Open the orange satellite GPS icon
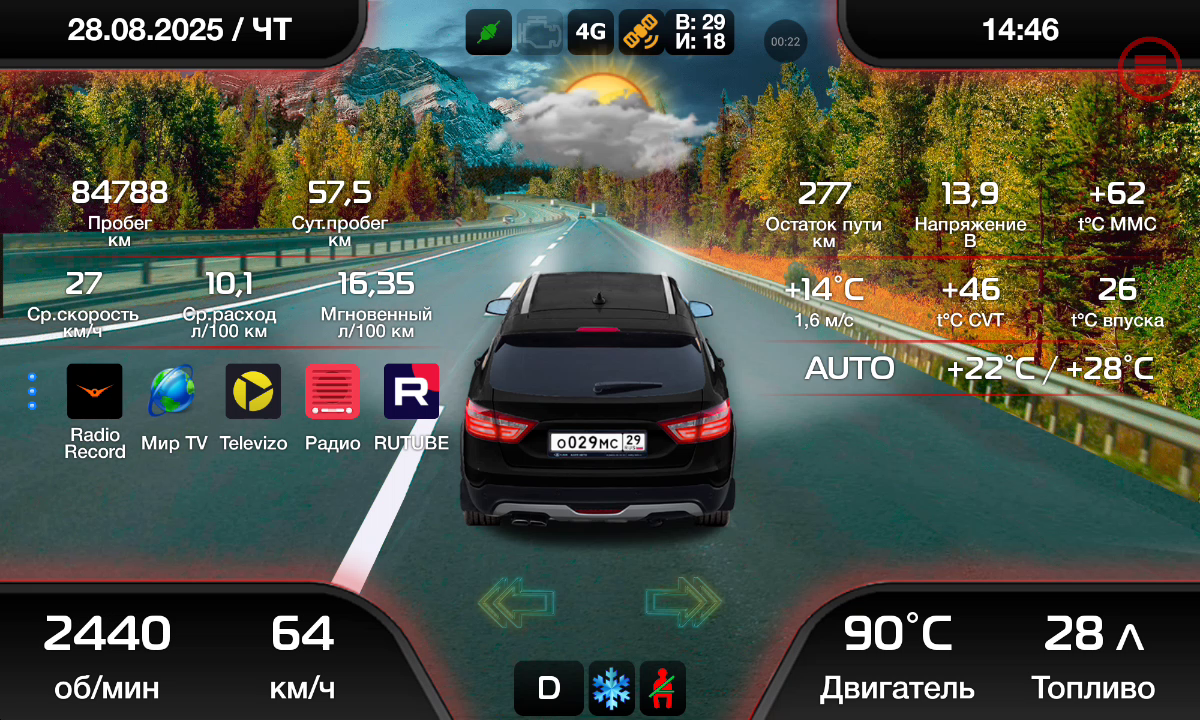1200x720 pixels. pos(641,32)
